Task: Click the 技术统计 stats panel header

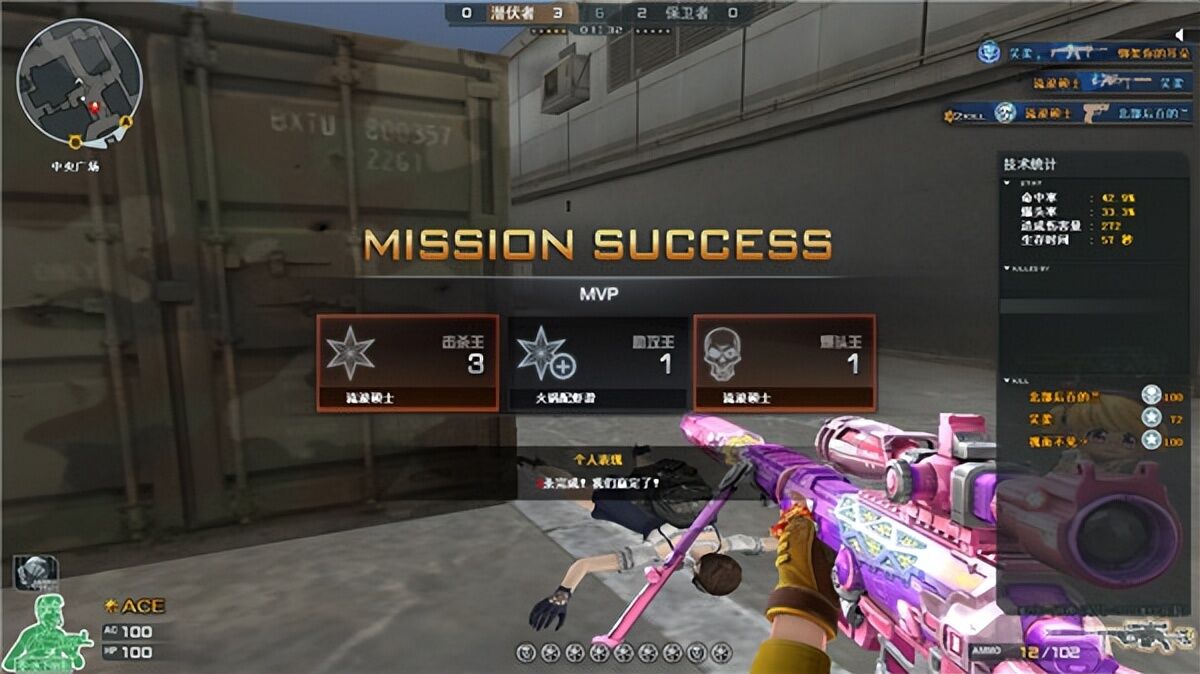Action: click(x=1030, y=164)
